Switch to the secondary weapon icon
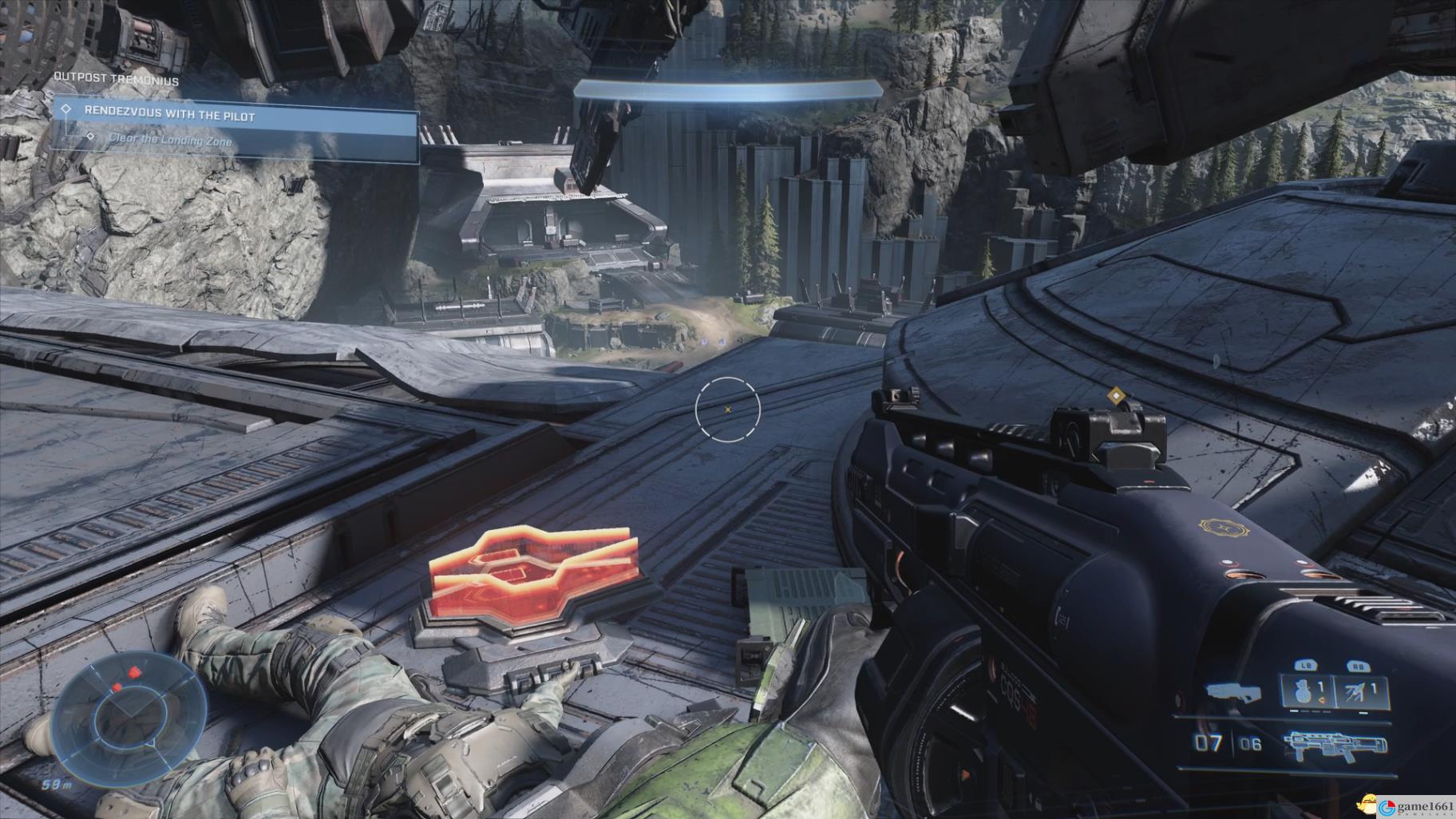 pos(1235,693)
